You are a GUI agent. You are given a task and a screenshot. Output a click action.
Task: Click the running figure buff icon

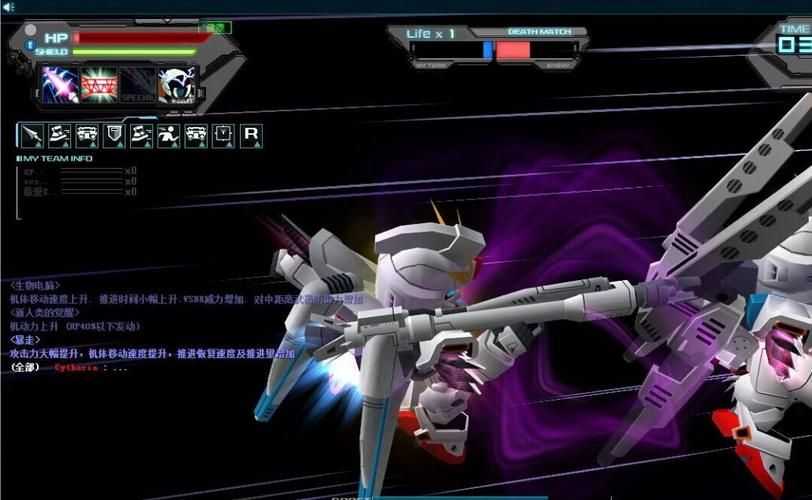coord(168,134)
